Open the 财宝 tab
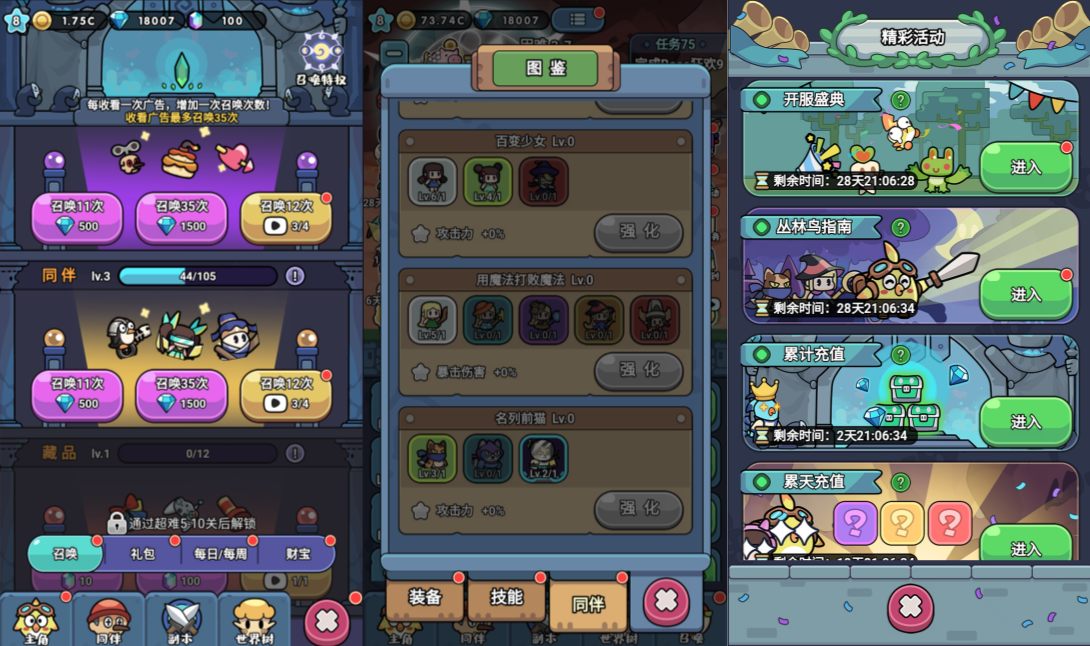1090x646 pixels. tap(297, 553)
